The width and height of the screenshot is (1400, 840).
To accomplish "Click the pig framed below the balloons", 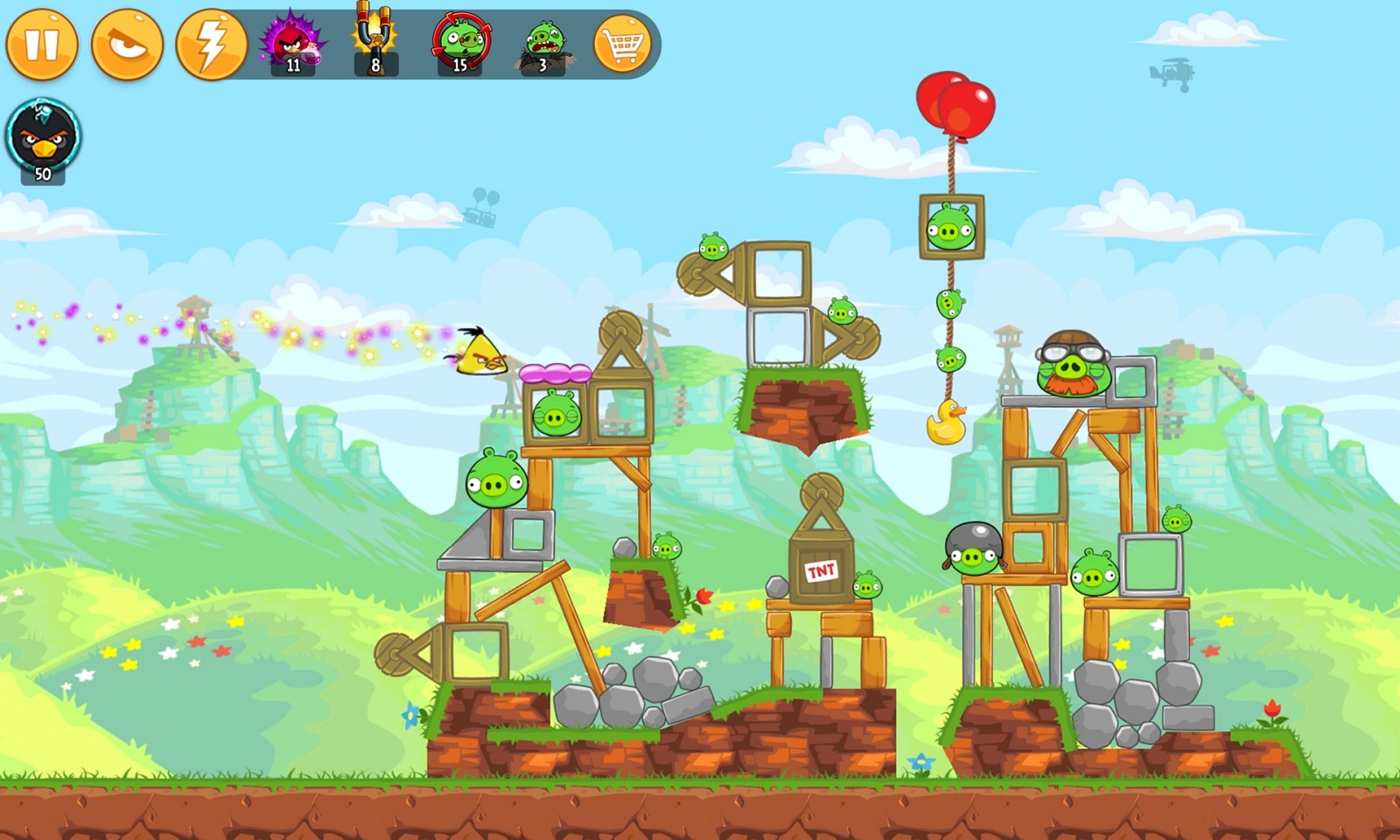I will (x=949, y=226).
